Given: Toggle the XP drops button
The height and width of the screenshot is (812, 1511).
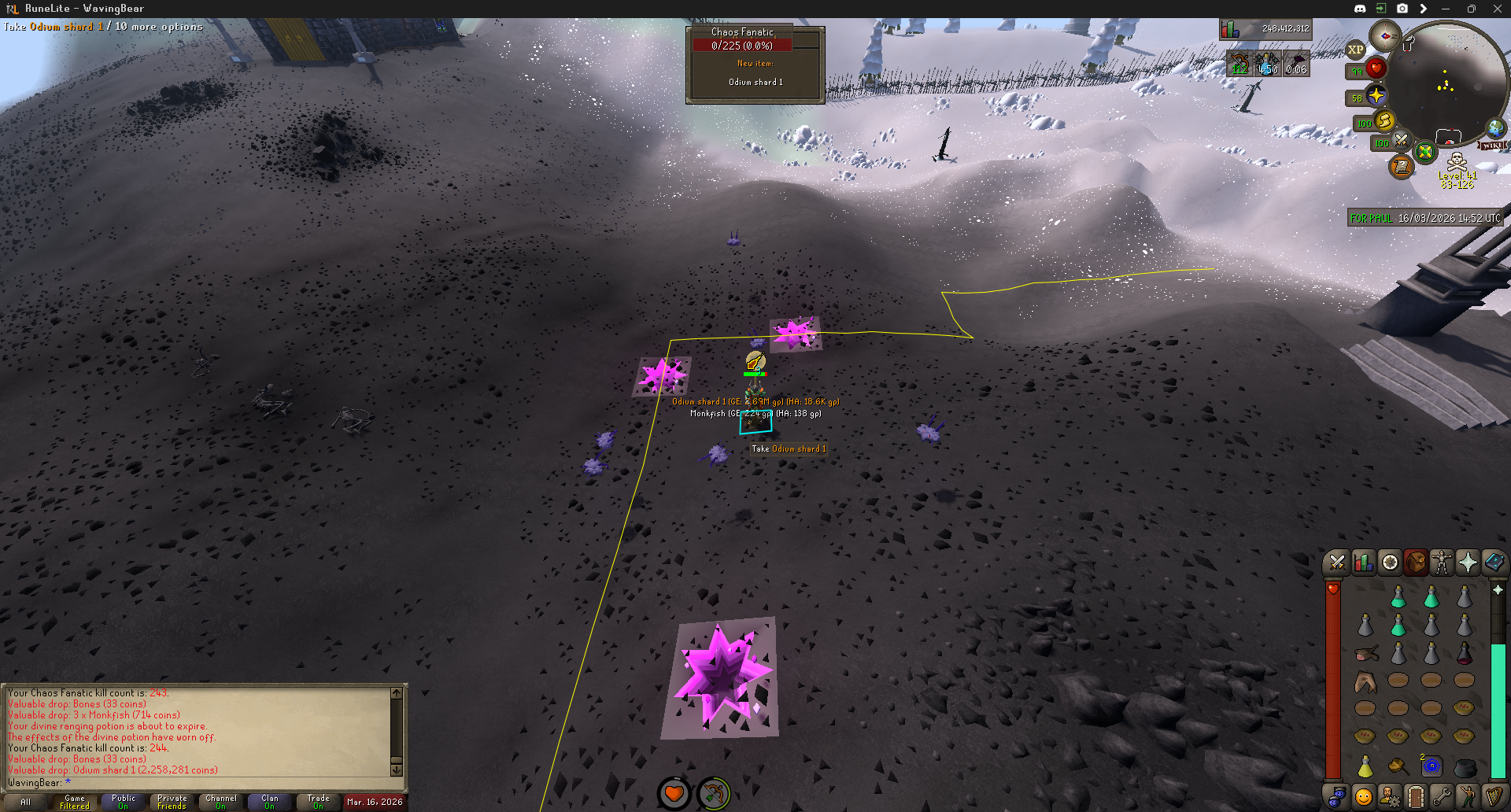Looking at the screenshot, I should (x=1355, y=50).
